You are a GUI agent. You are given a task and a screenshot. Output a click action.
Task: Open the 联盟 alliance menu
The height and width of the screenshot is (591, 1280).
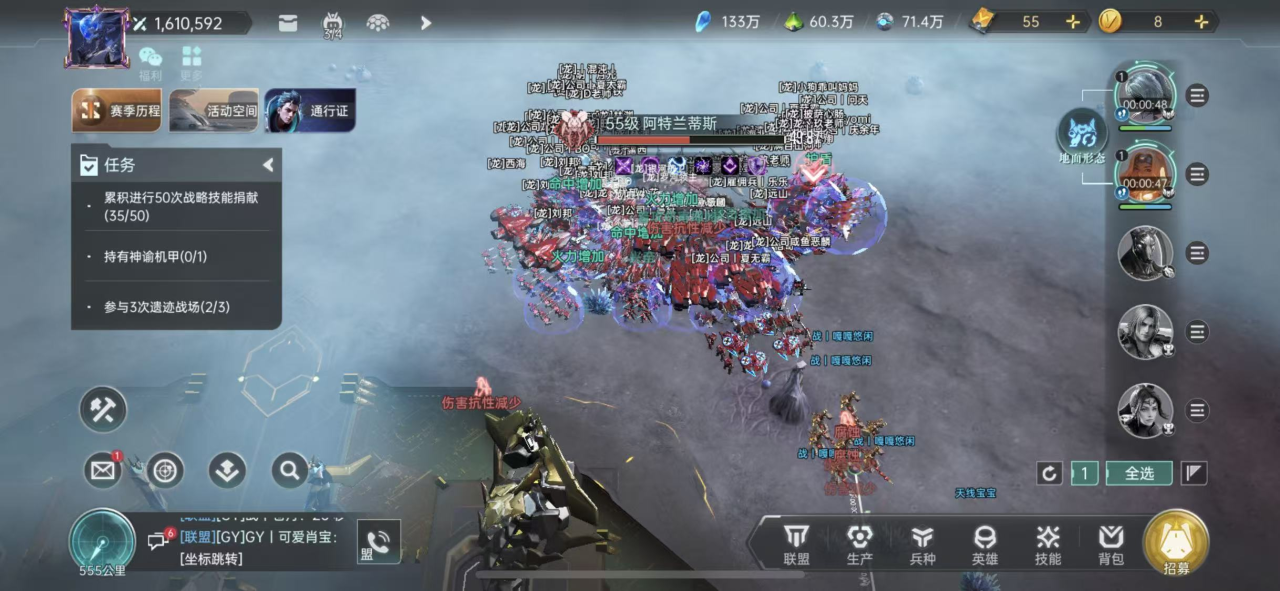(x=796, y=545)
